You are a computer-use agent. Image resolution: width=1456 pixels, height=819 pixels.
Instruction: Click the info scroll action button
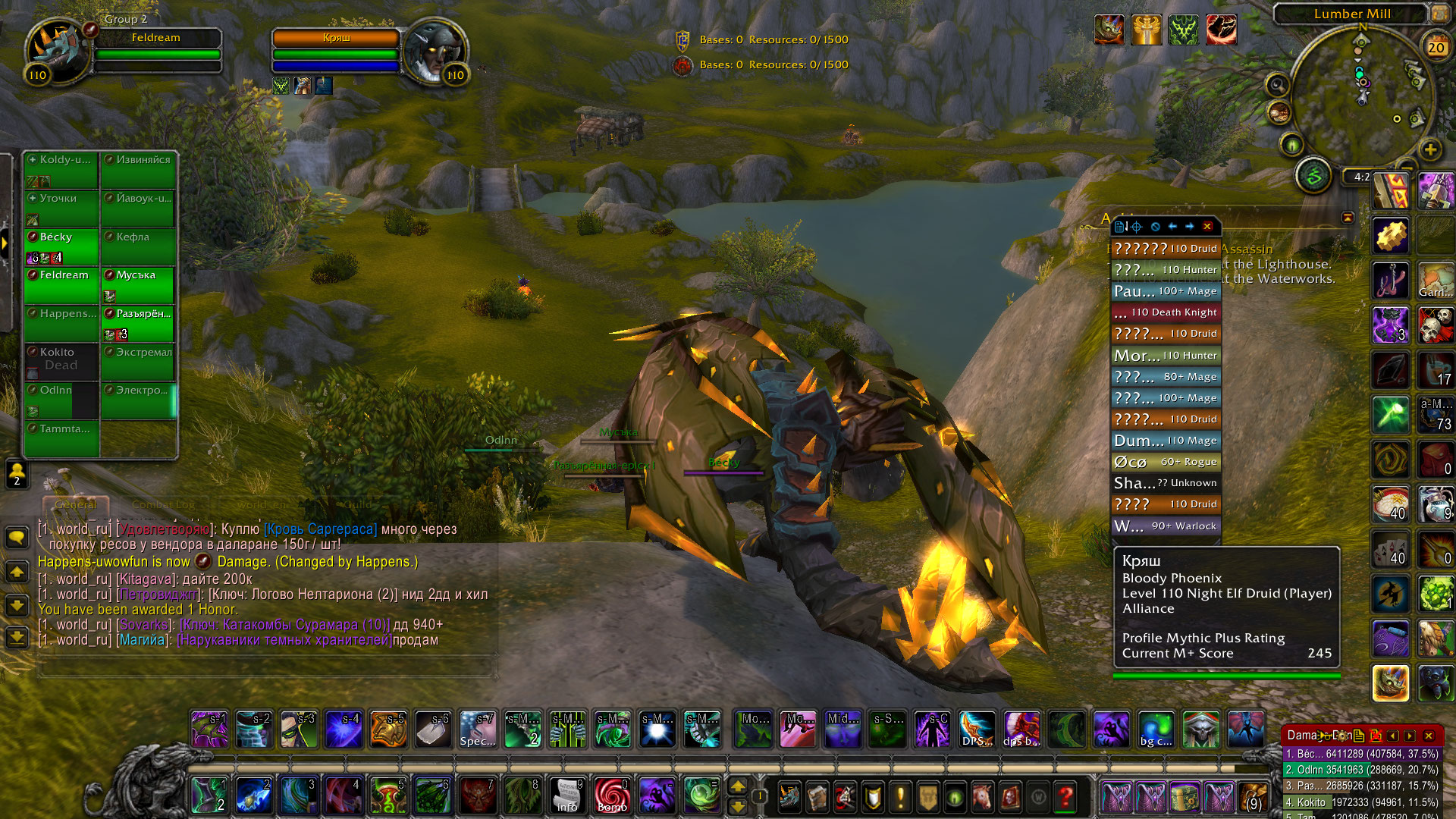567,796
